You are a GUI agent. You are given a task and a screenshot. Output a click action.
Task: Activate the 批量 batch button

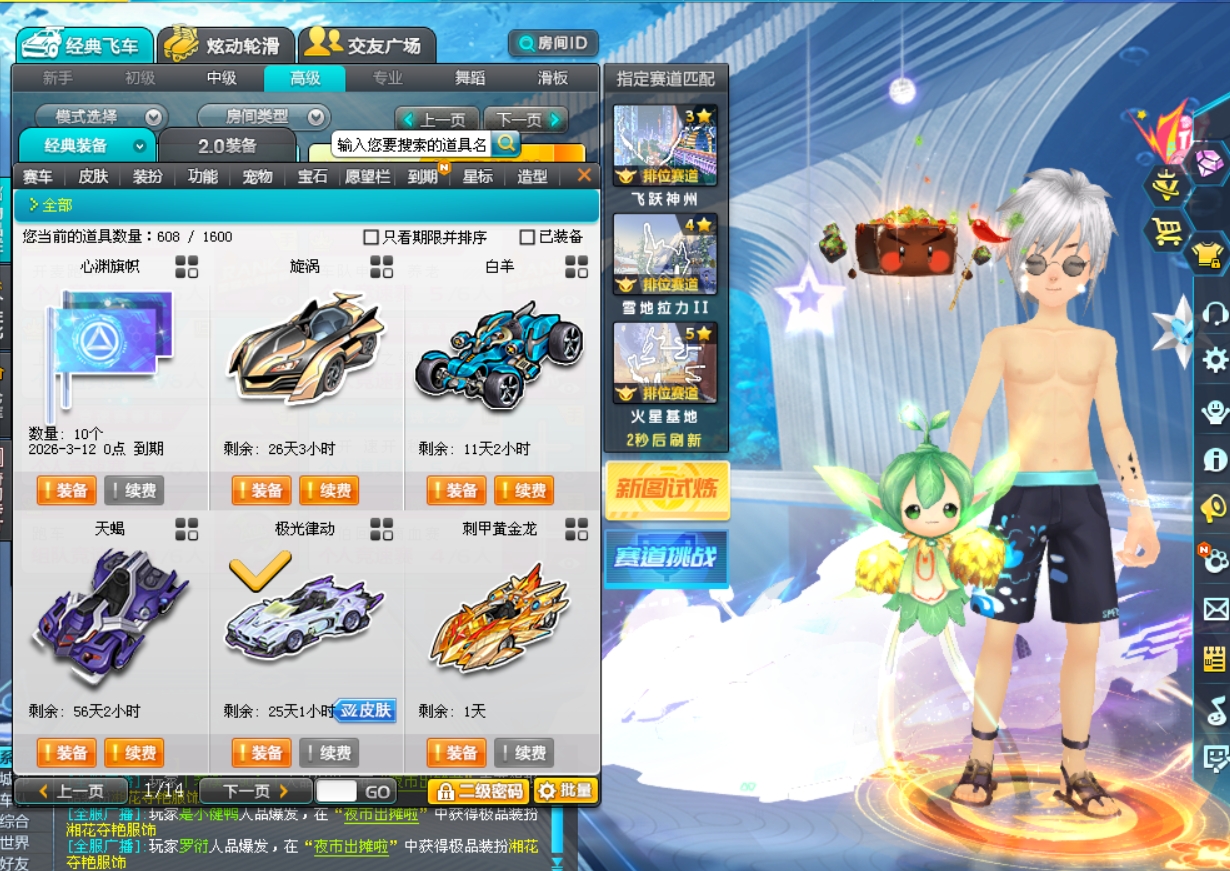[566, 792]
